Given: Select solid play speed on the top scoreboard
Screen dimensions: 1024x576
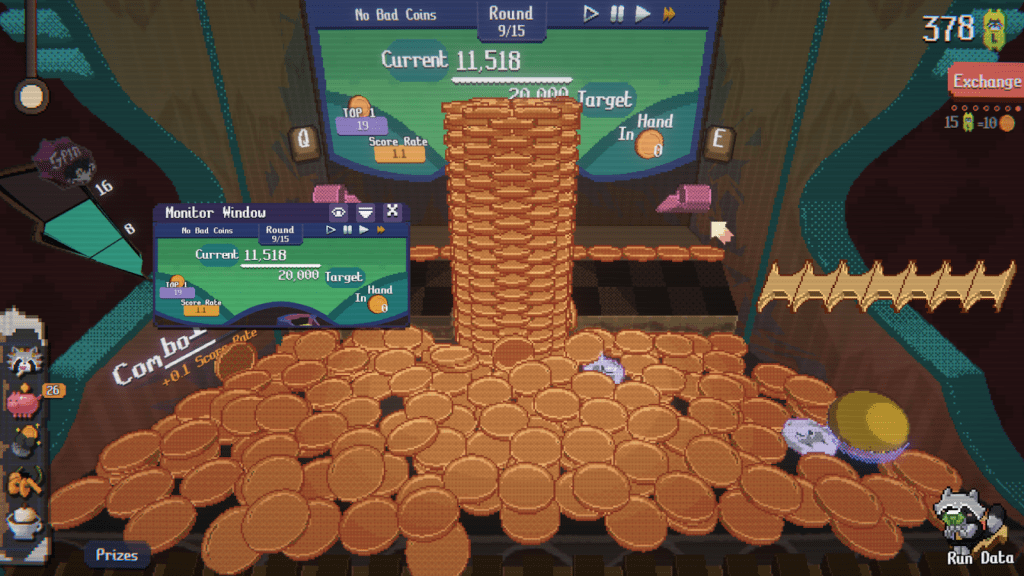Looking at the screenshot, I should pyautogui.click(x=643, y=14).
